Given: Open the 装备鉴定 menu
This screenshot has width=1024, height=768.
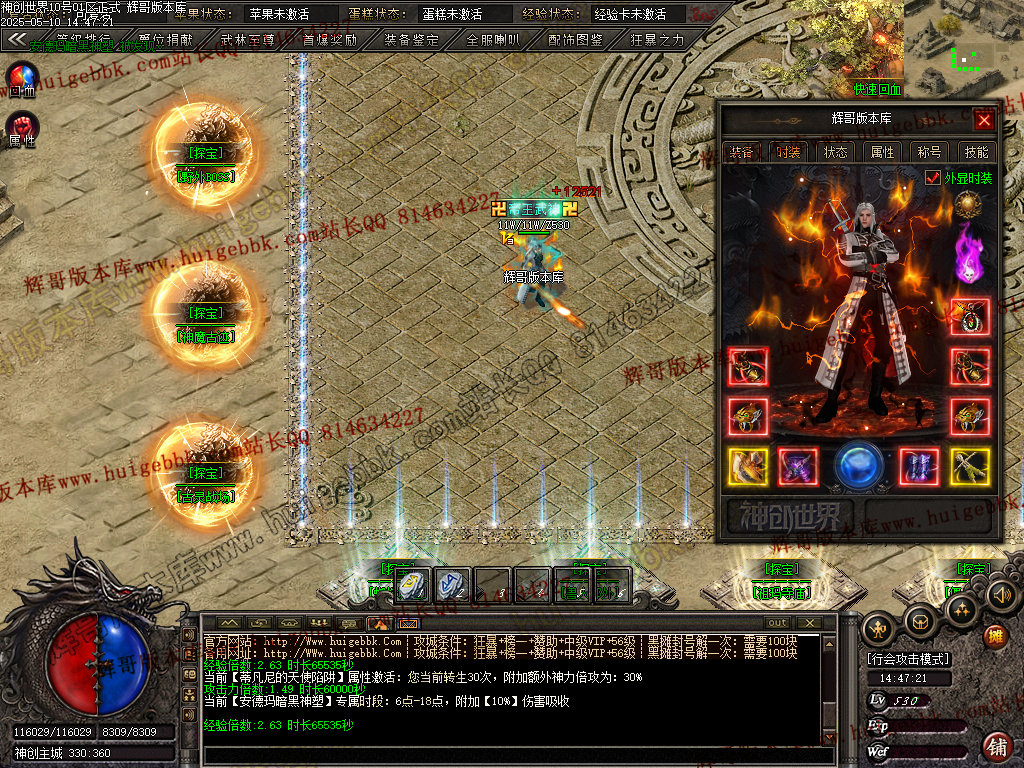Looking at the screenshot, I should [x=411, y=40].
